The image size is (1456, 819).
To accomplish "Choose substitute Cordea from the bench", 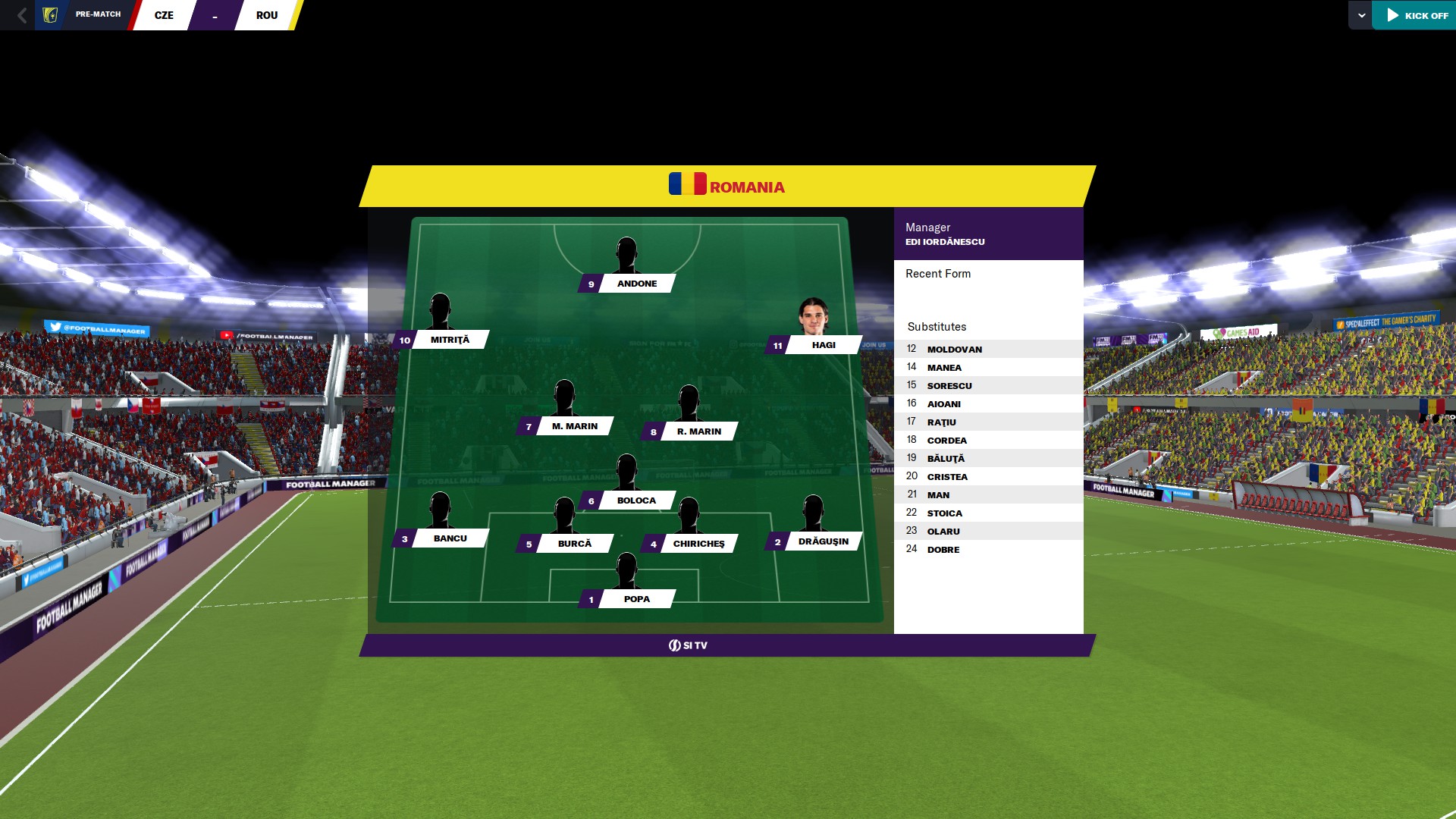I will (946, 441).
